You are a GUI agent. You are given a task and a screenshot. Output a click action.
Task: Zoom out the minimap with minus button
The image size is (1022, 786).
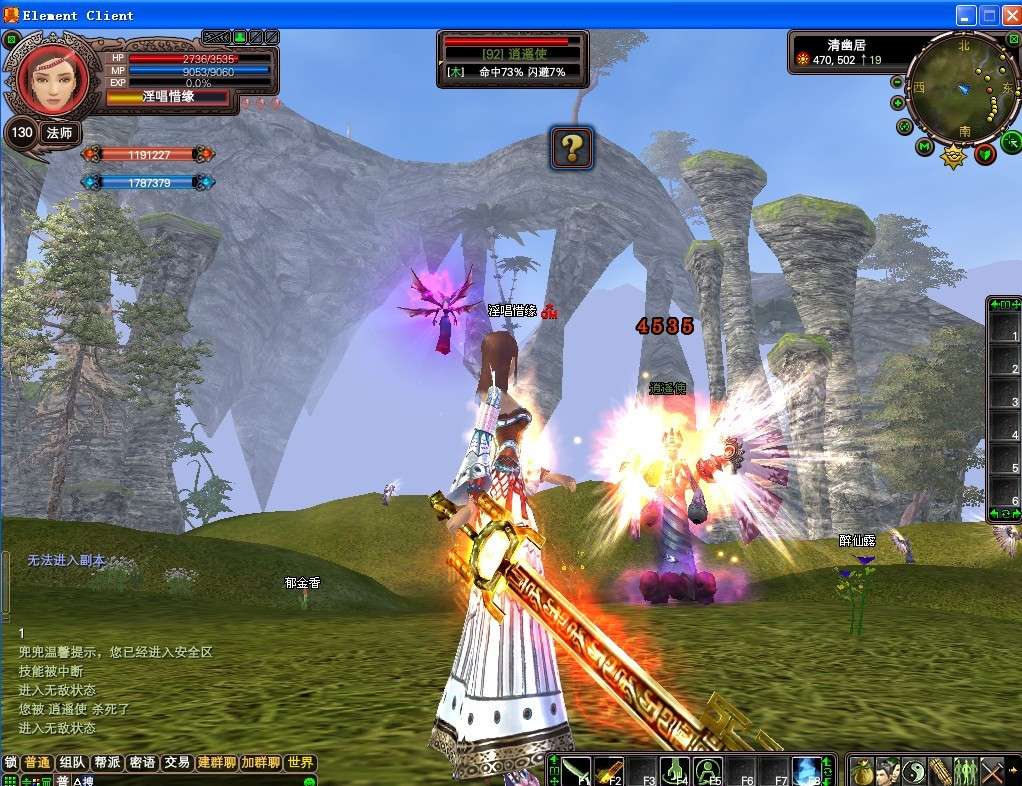897,82
